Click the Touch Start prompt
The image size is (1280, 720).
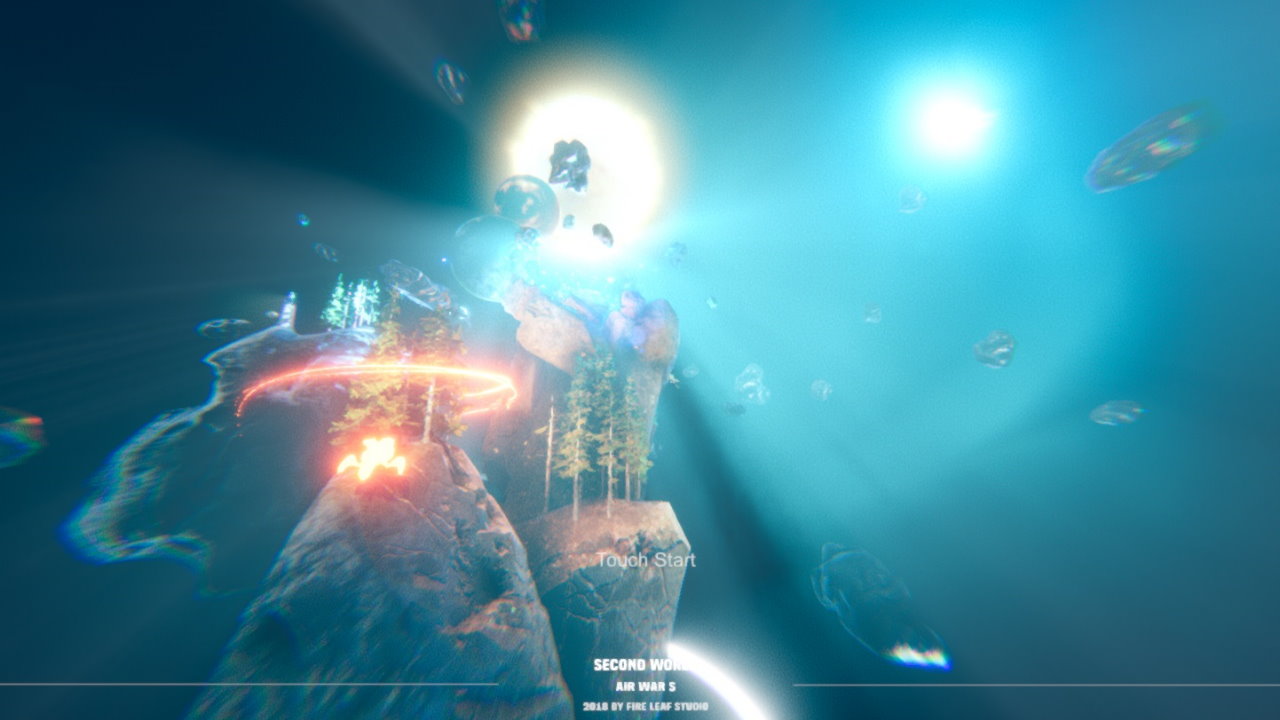pos(645,561)
